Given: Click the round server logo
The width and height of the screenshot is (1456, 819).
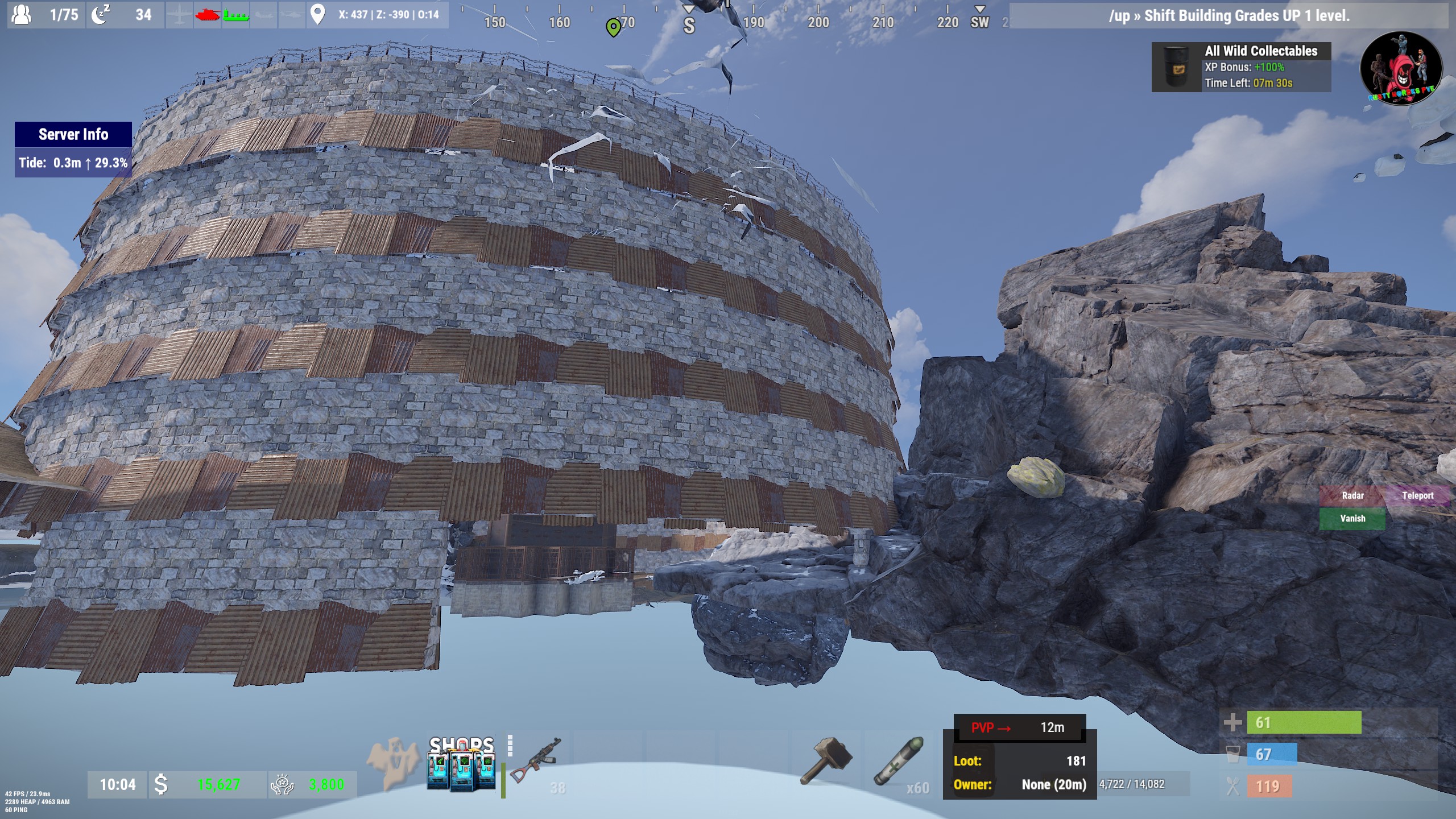Looking at the screenshot, I should click(x=1401, y=68).
